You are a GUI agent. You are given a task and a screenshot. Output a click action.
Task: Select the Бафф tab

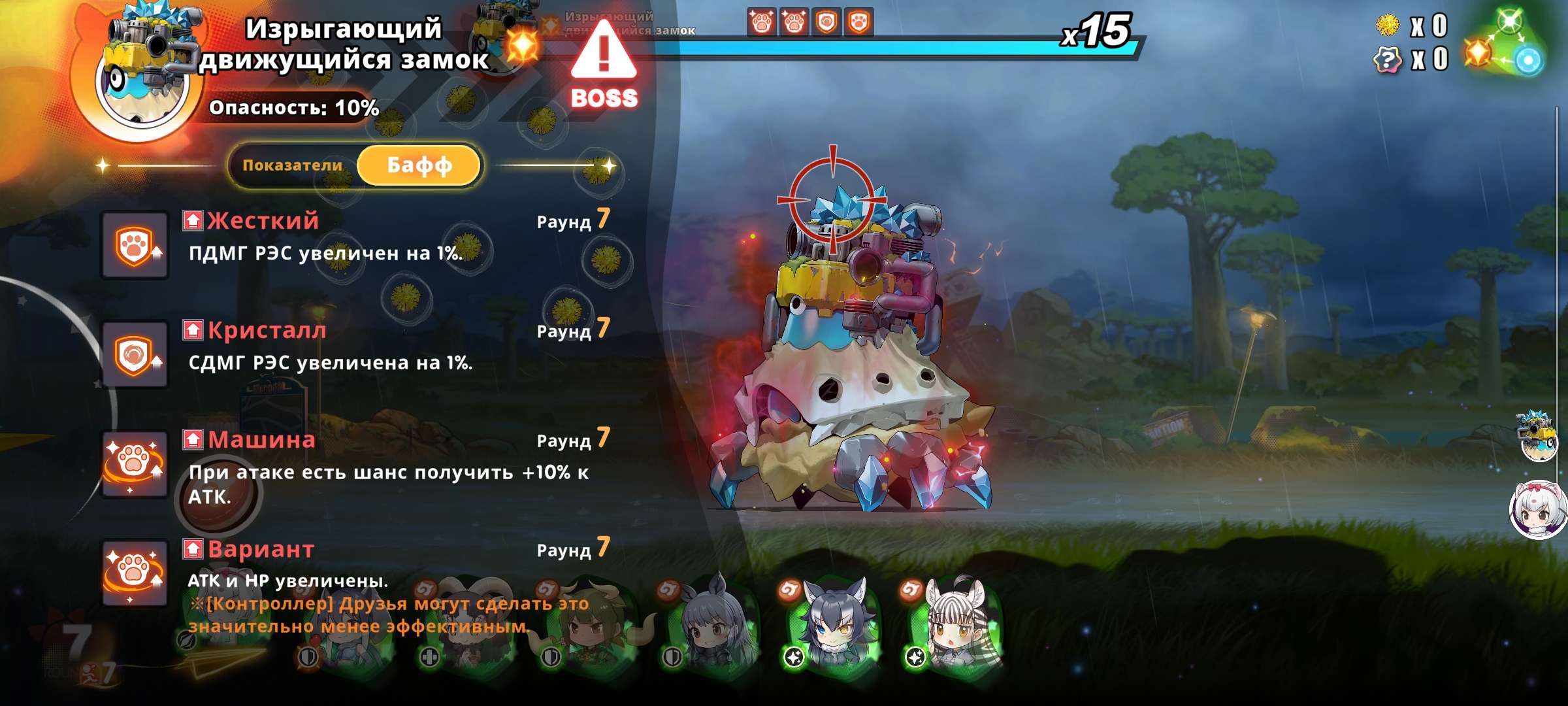(419, 165)
